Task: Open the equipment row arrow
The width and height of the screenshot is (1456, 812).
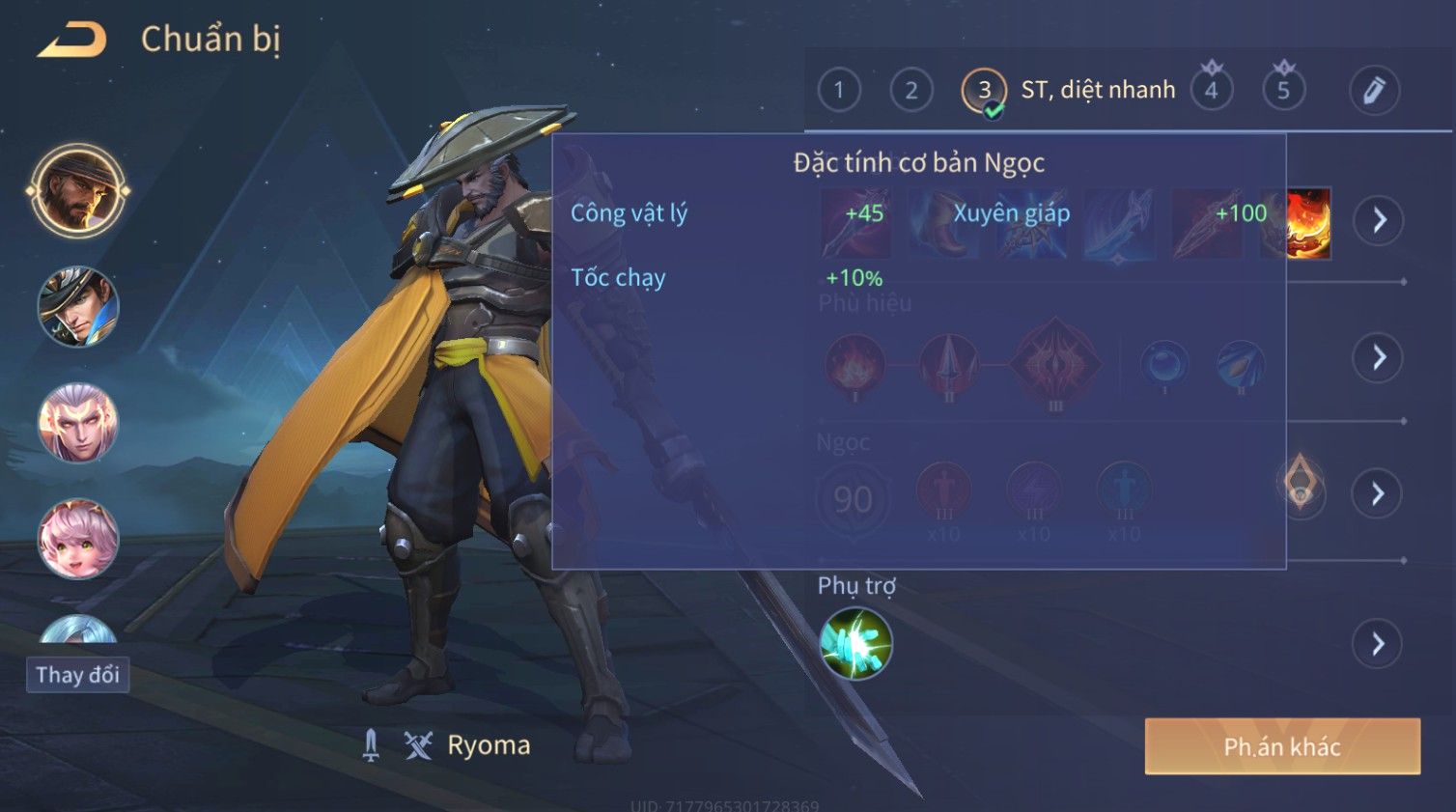Action: point(1378,220)
